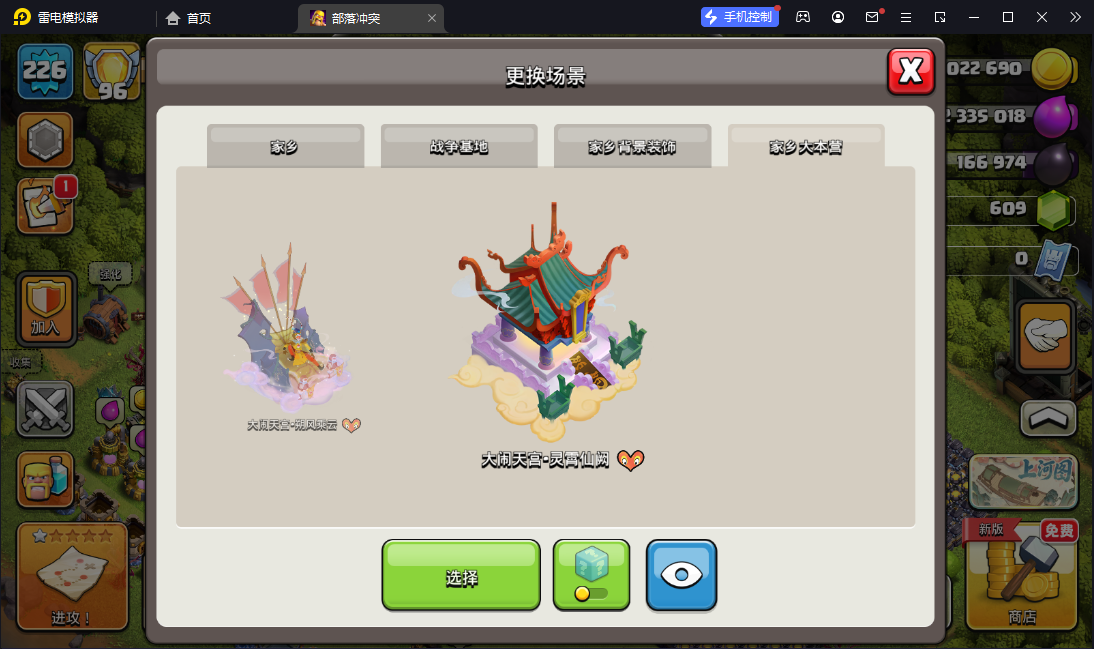Select the 家乡大本营 tab
Image resolution: width=1094 pixels, height=649 pixels.
806,147
